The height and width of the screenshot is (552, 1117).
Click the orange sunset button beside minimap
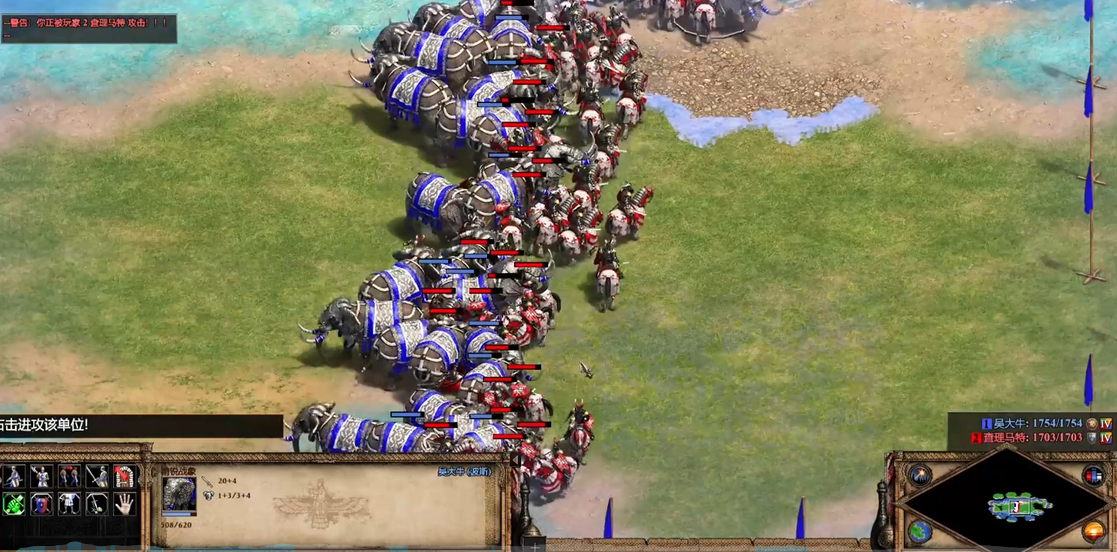pyautogui.click(x=1094, y=531)
